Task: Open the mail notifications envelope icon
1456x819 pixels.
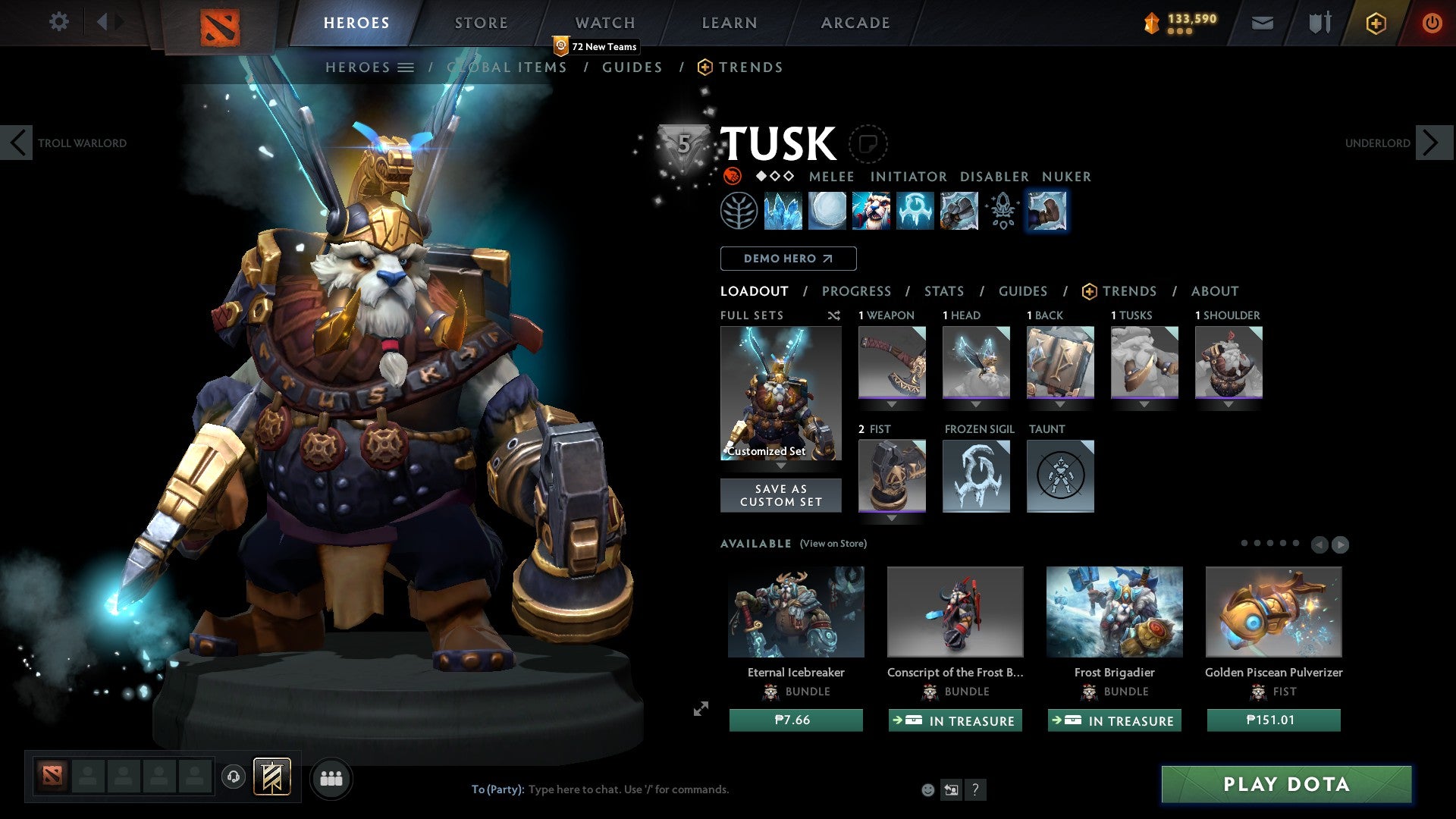Action: click(1262, 23)
